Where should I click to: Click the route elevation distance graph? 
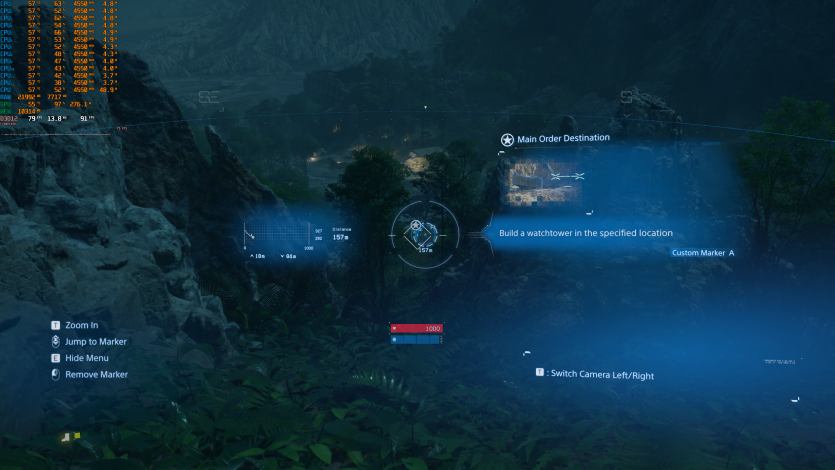click(279, 236)
